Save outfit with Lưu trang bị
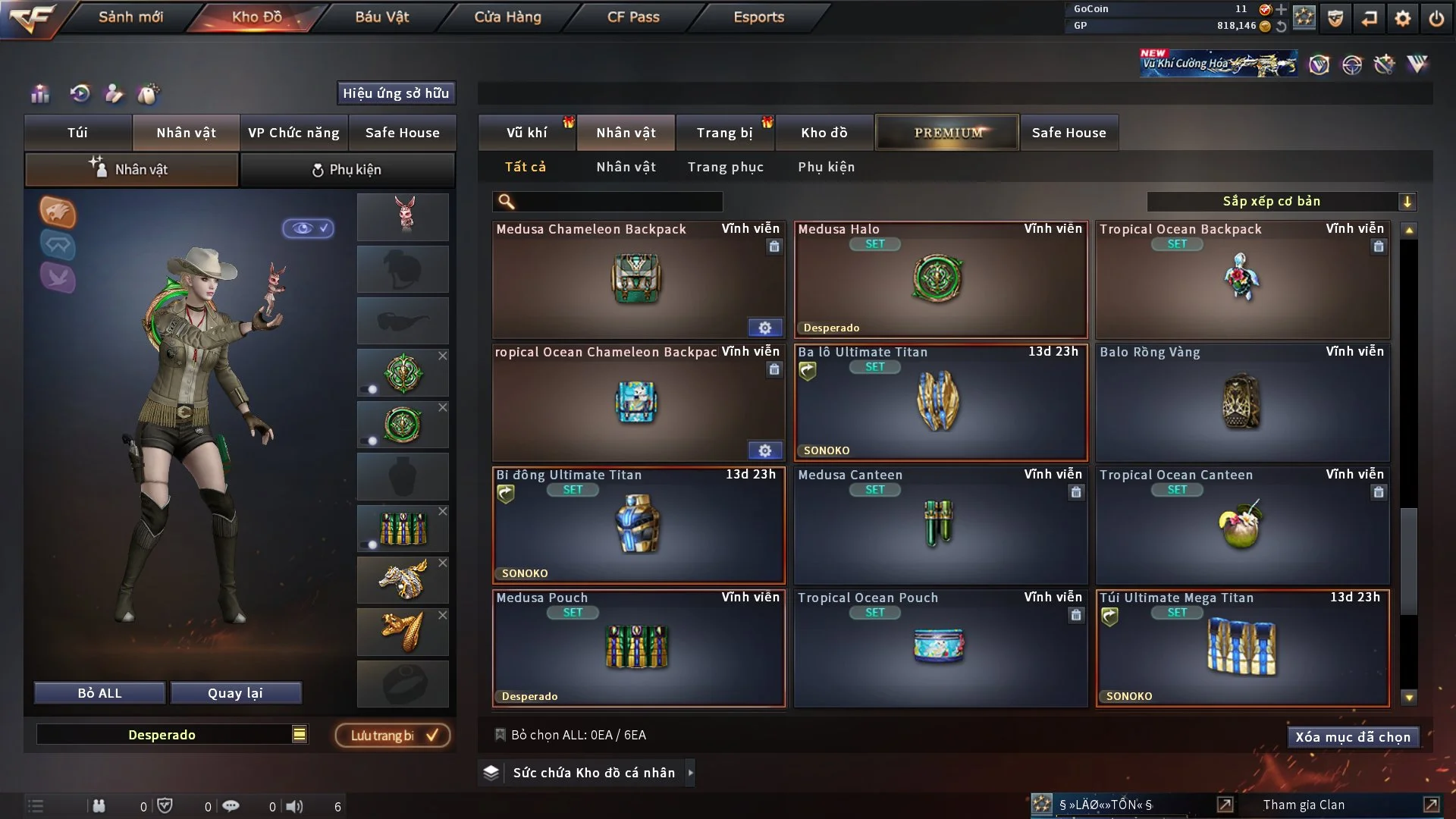1456x819 pixels. click(x=393, y=736)
